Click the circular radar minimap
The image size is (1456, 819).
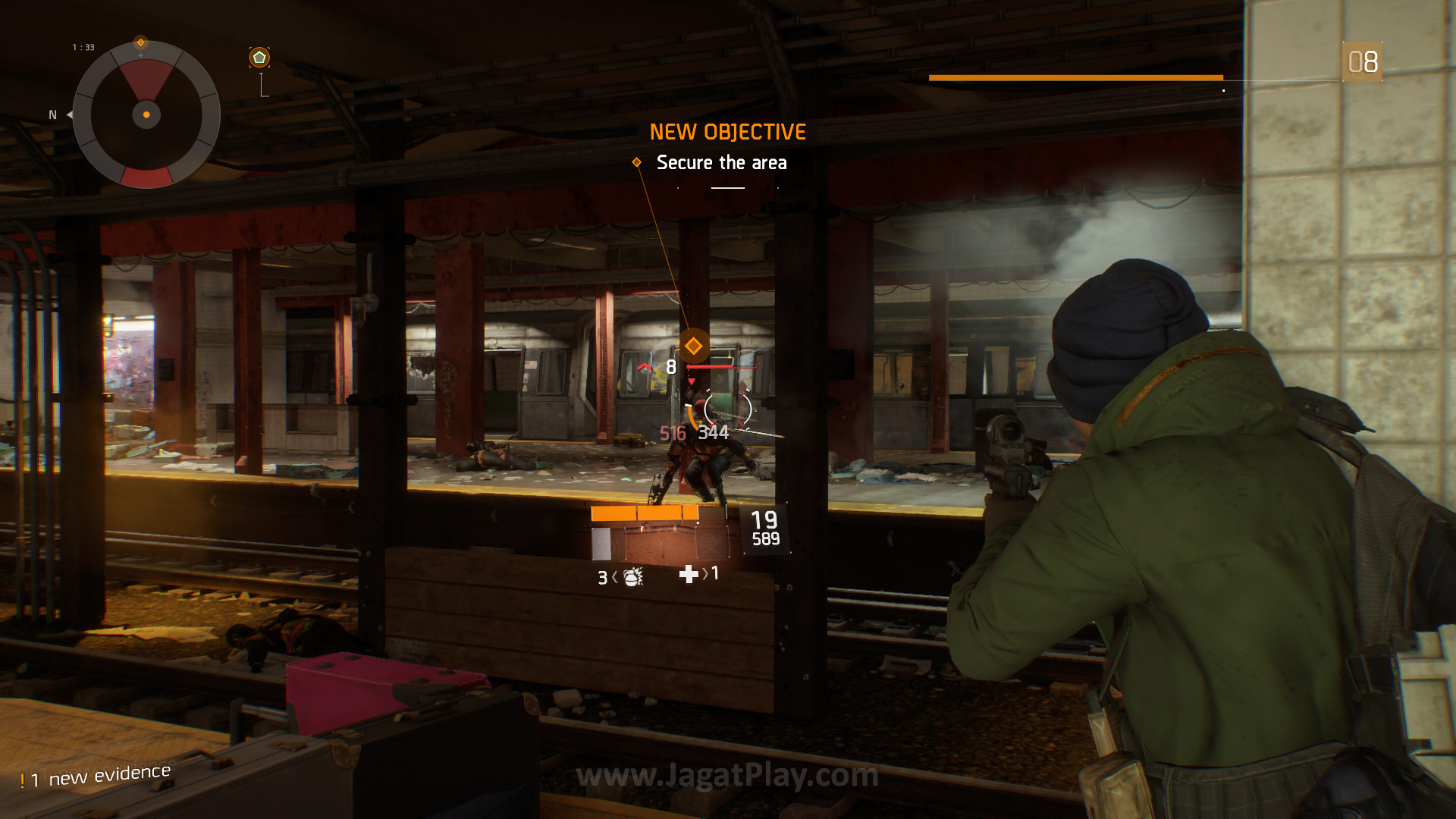pos(146,115)
